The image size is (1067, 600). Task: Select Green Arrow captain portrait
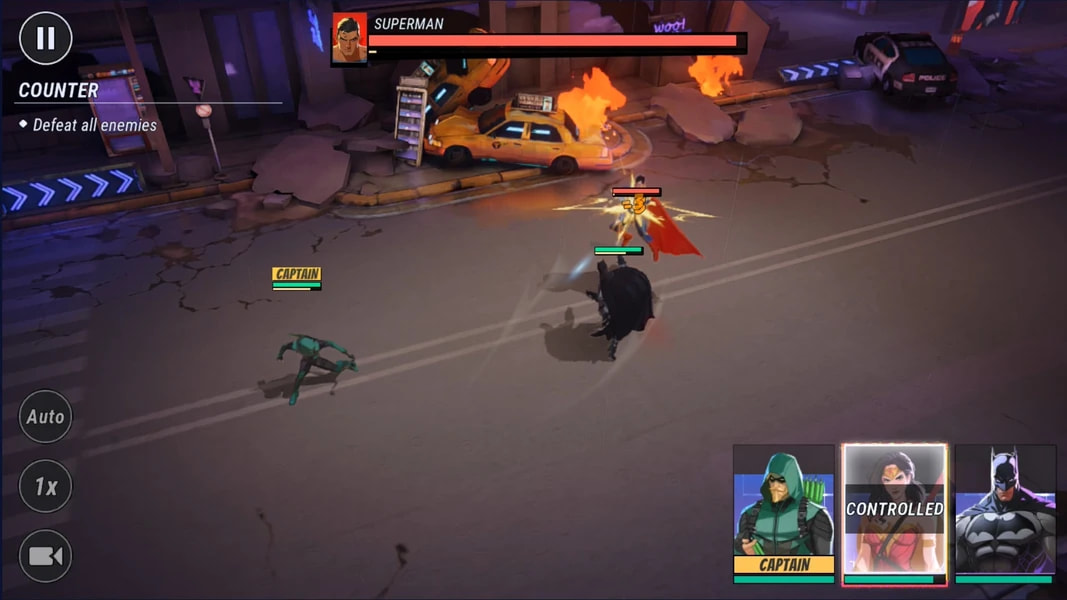[784, 510]
